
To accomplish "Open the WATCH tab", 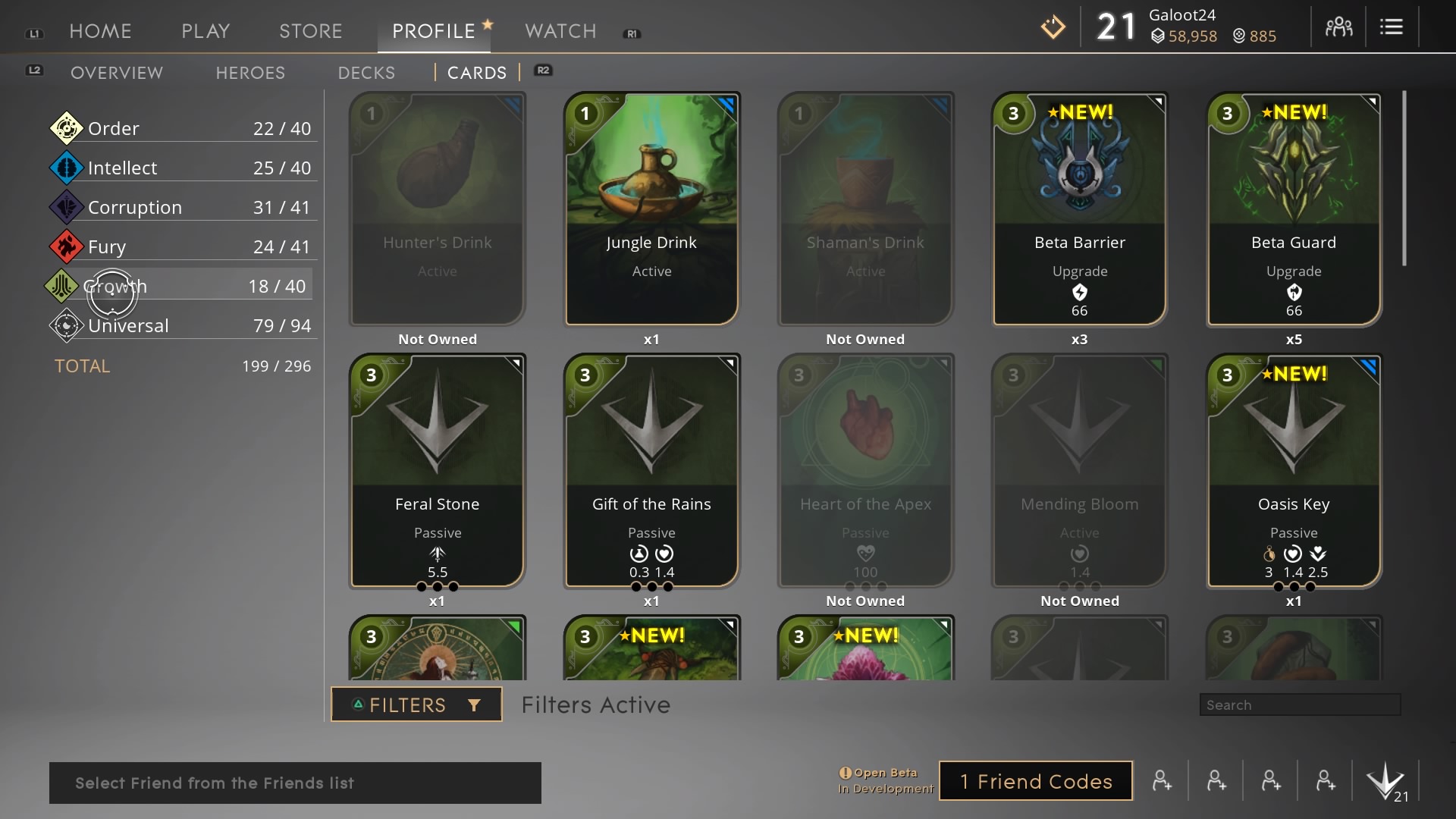I will (x=560, y=31).
